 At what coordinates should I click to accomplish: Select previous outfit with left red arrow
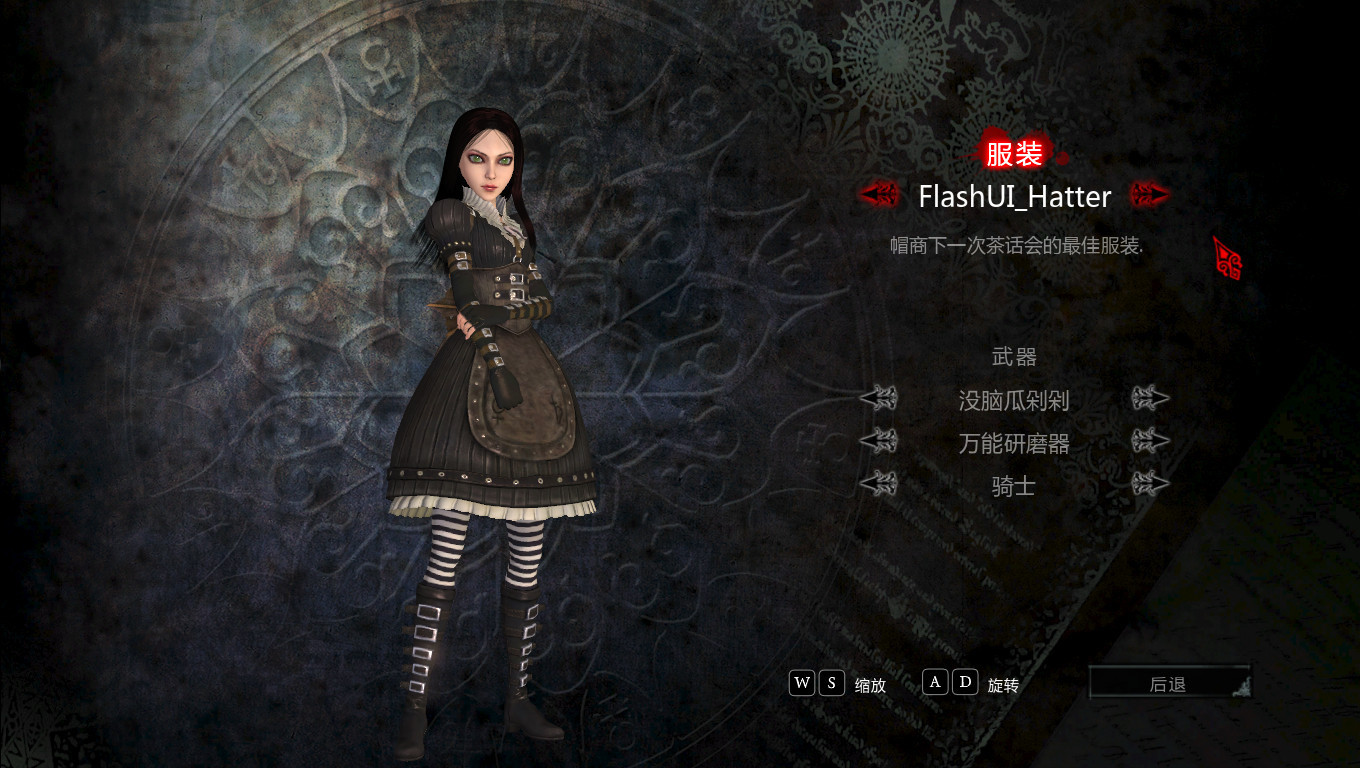[879, 194]
